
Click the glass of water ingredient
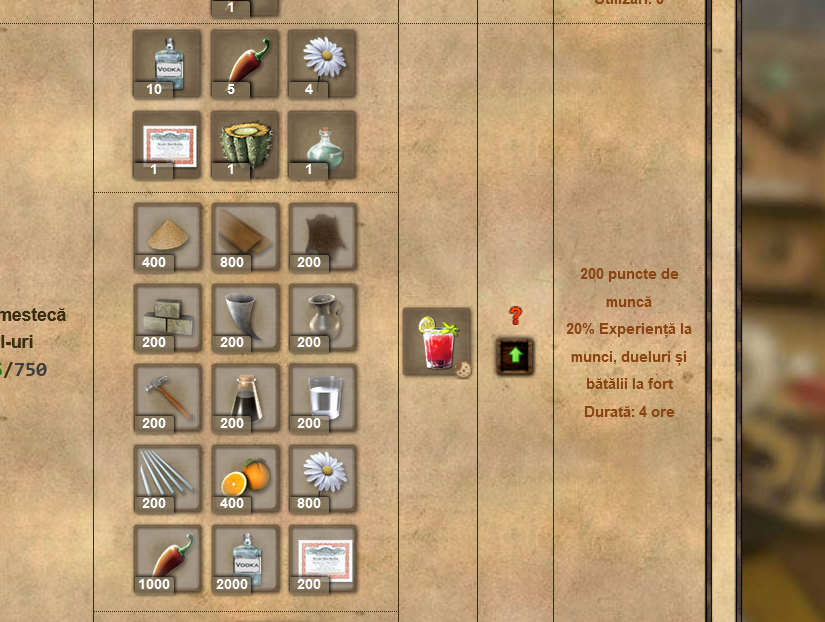point(323,398)
